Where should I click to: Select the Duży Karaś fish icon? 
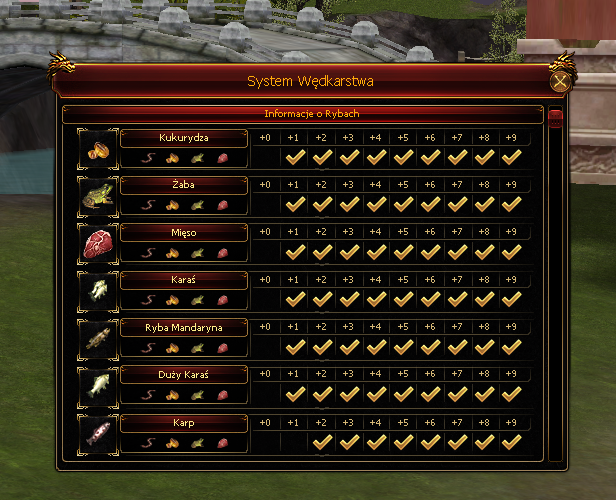pyautogui.click(x=99, y=384)
